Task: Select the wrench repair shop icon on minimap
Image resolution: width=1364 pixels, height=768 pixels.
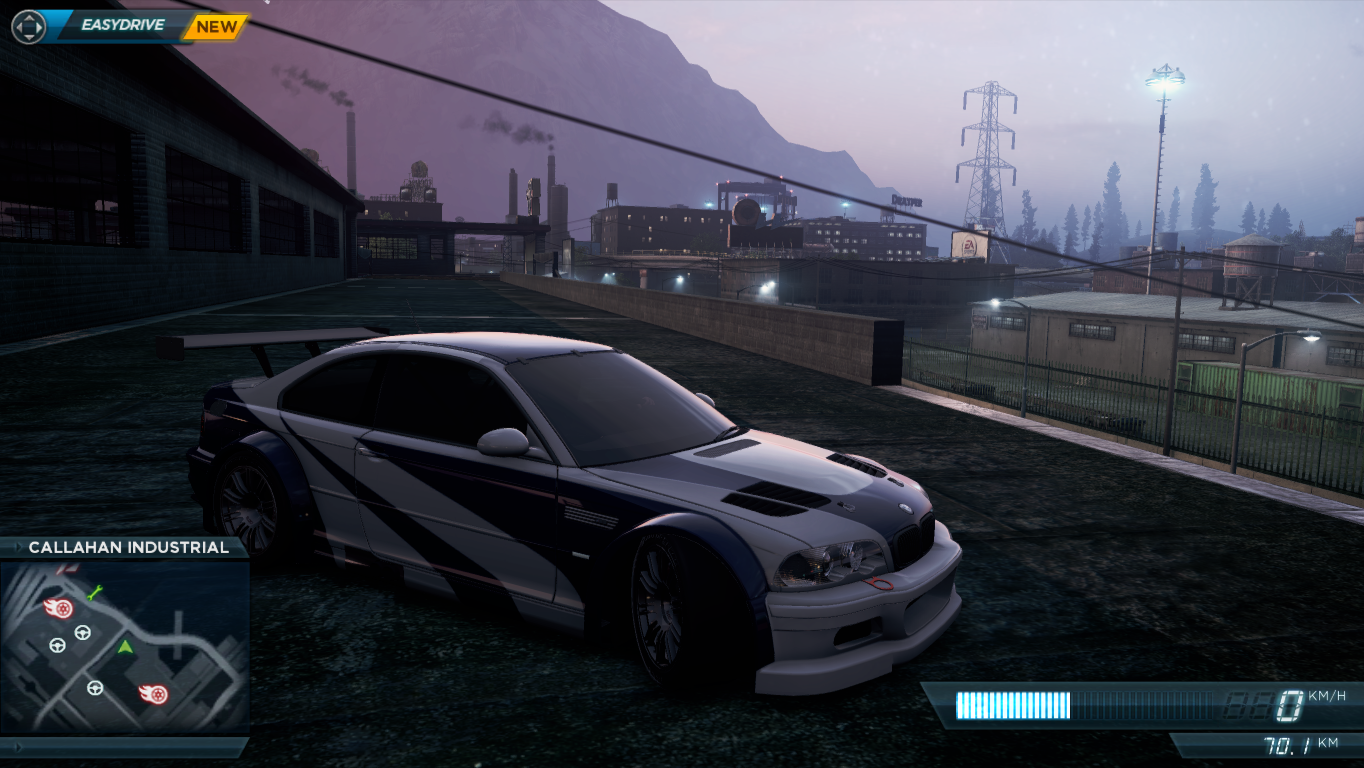Action: pyautogui.click(x=94, y=593)
